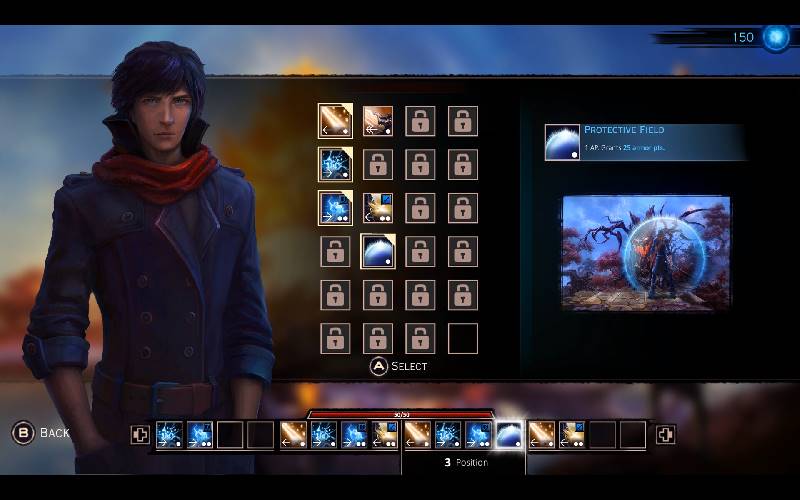
Task: Choose the golden slash skill with highlighted border
Action: (335, 121)
